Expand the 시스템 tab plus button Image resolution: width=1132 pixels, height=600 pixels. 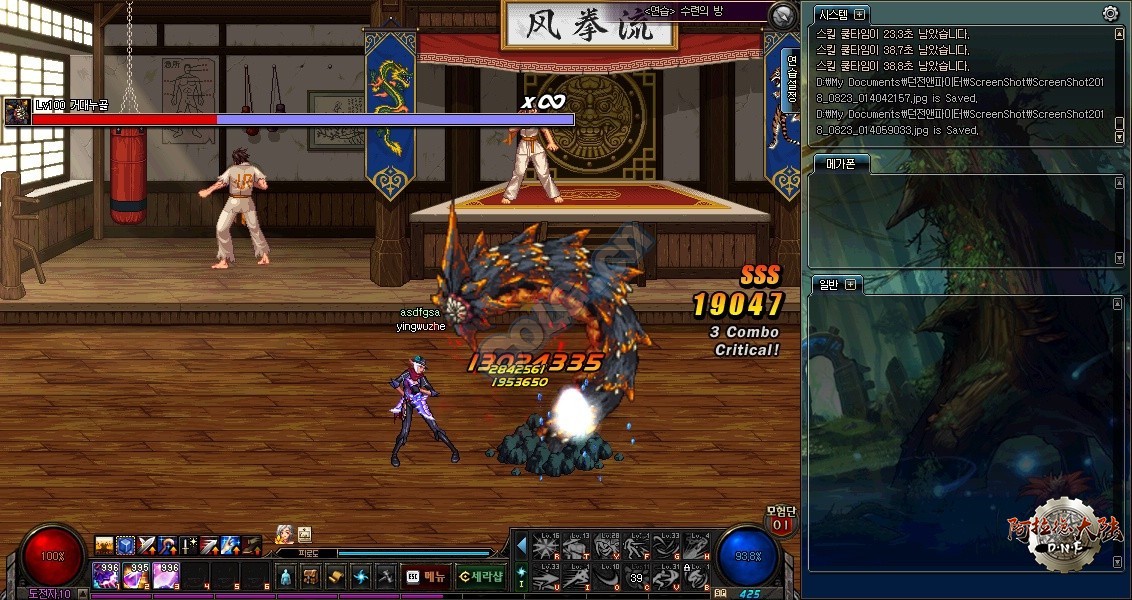coord(859,14)
